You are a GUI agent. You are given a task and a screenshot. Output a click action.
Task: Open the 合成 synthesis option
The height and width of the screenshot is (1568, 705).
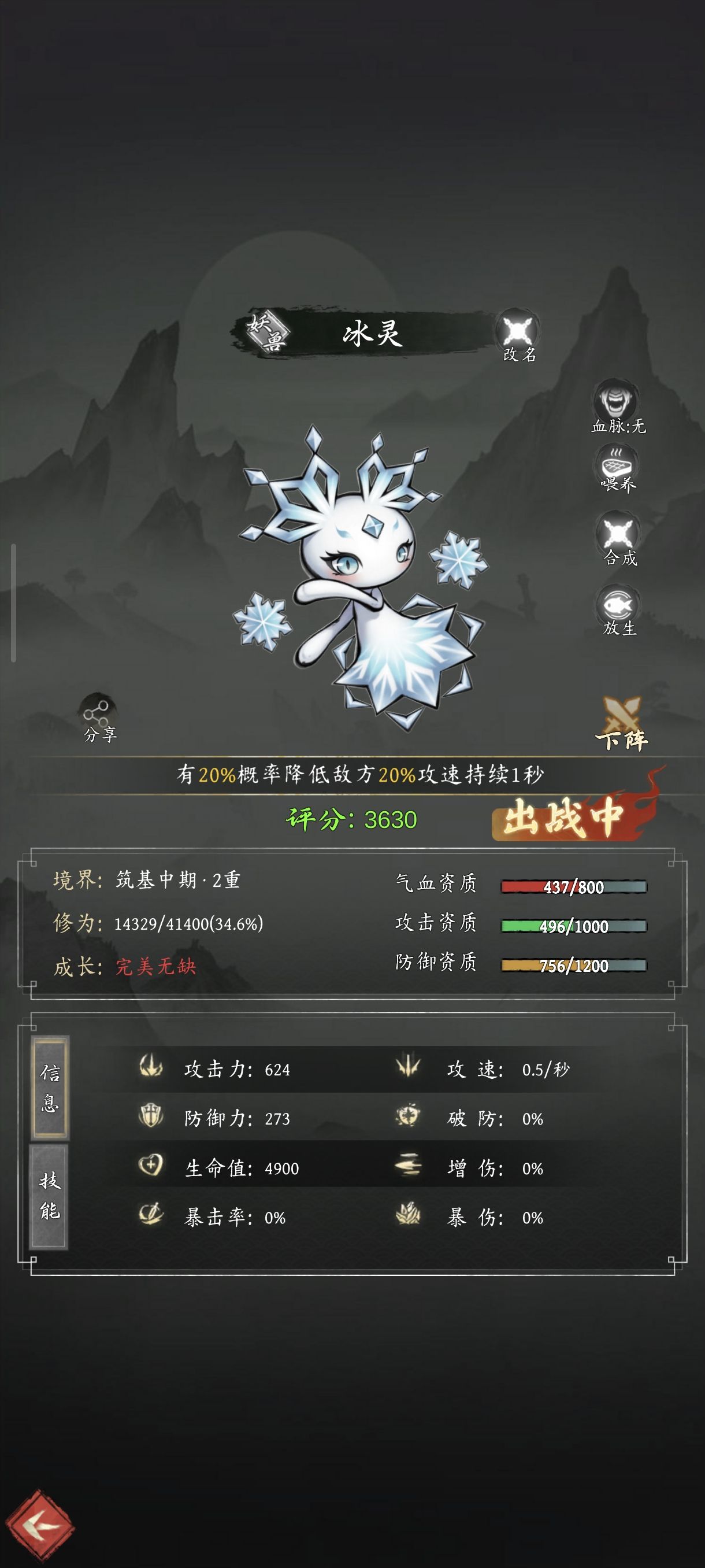tap(619, 539)
